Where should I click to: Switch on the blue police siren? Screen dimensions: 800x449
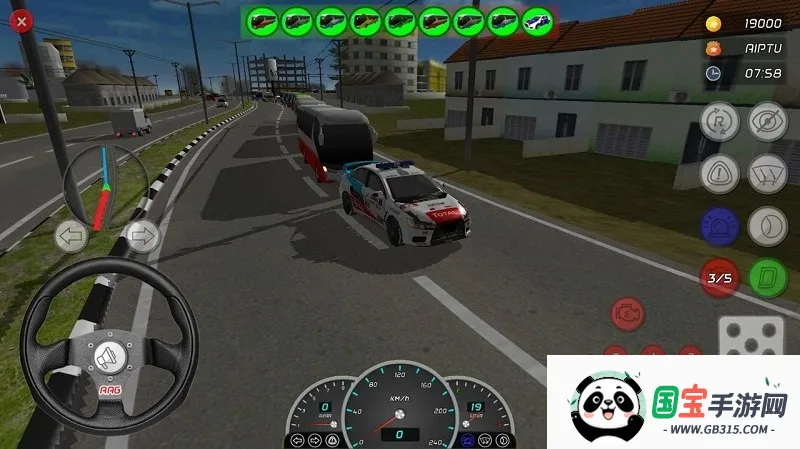click(x=719, y=224)
